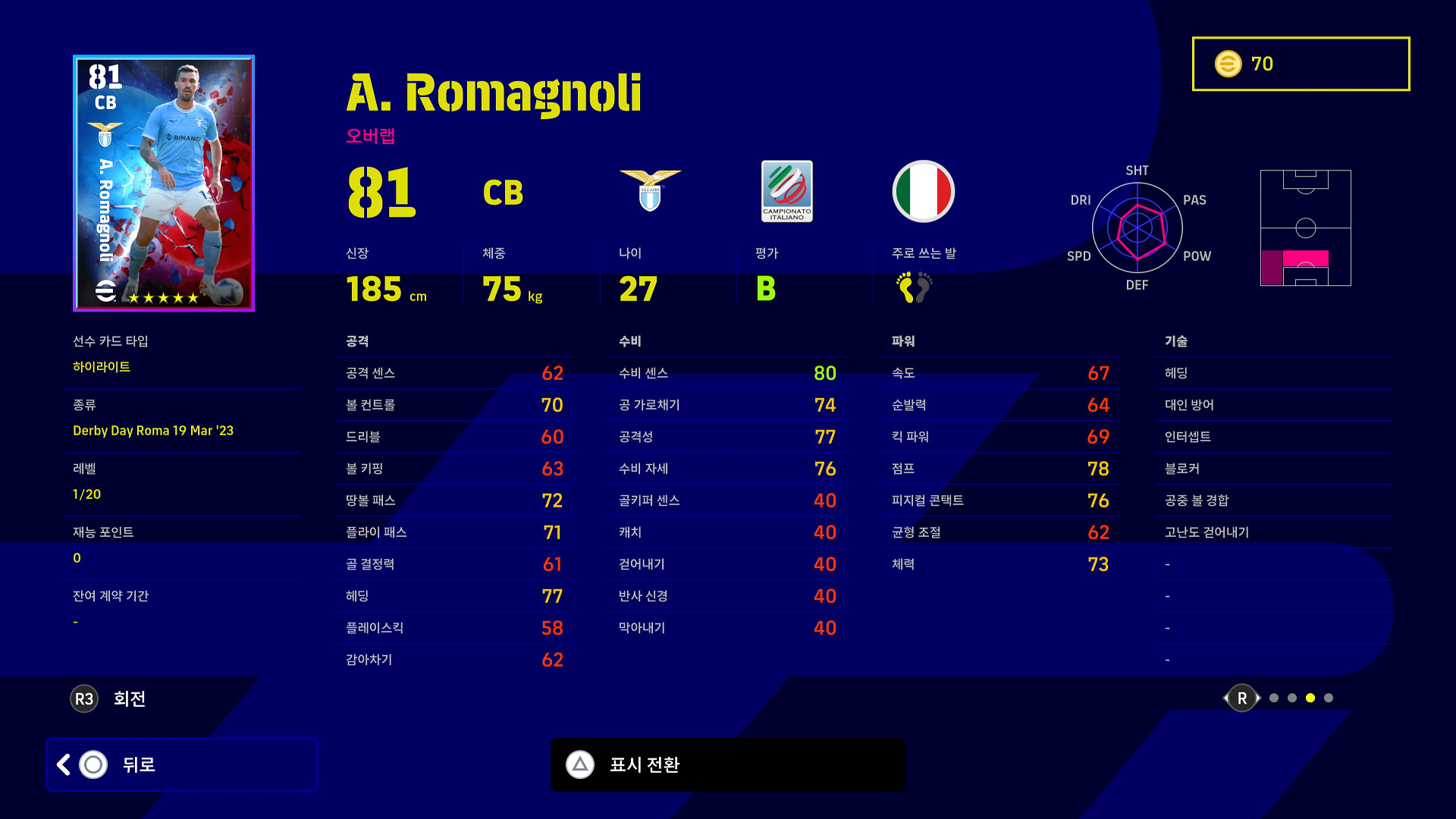Click the 표시 전환 display switch button

click(x=727, y=764)
